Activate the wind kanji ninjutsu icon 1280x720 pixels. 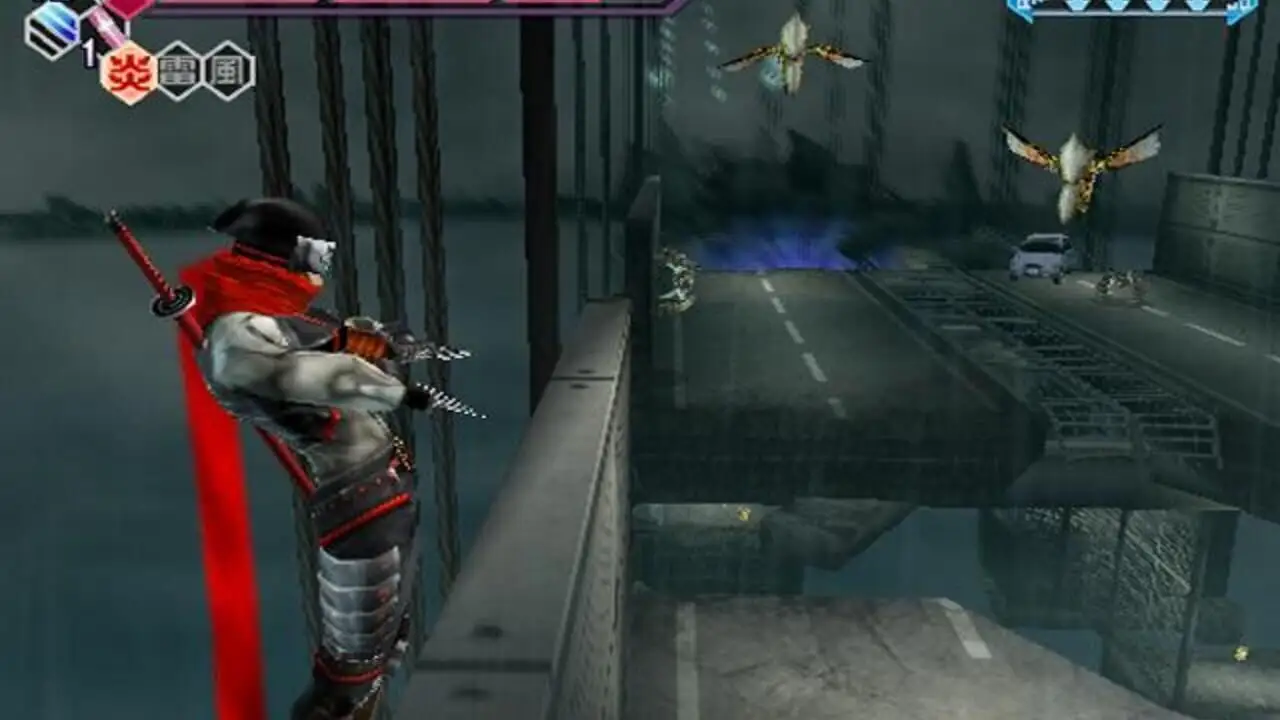tap(229, 70)
